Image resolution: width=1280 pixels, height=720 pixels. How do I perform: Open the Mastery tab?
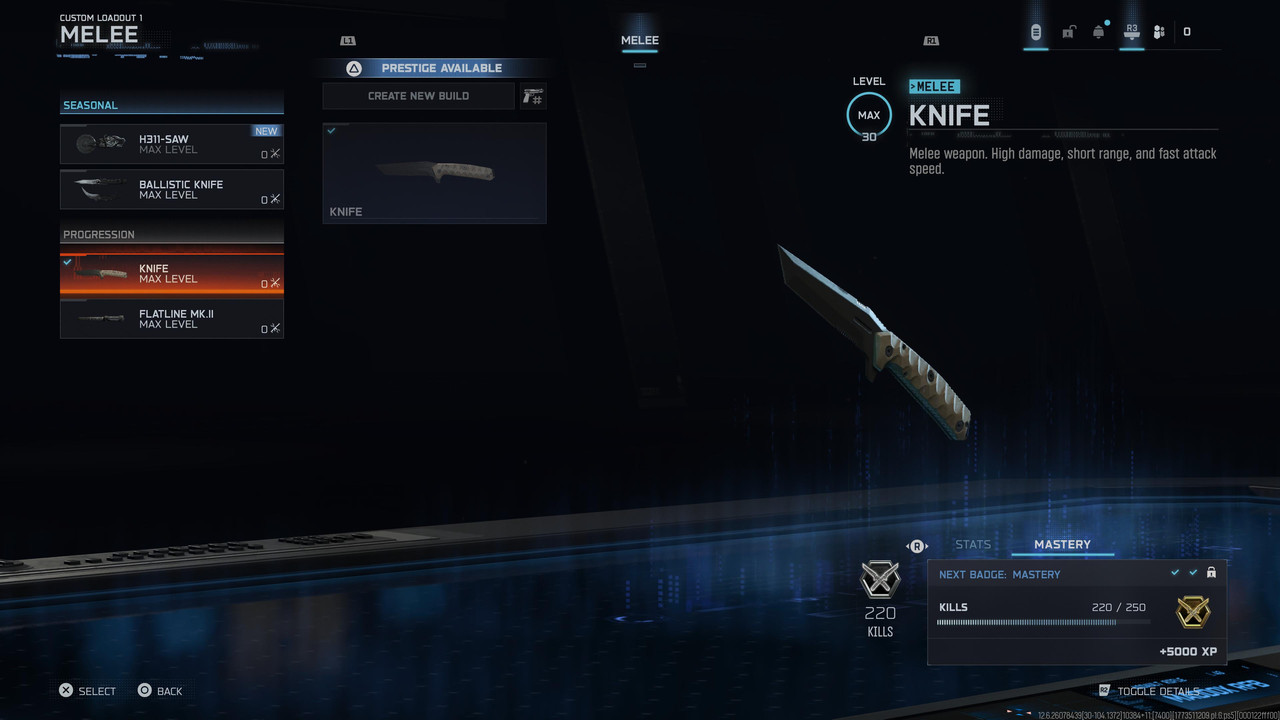[1062, 545]
